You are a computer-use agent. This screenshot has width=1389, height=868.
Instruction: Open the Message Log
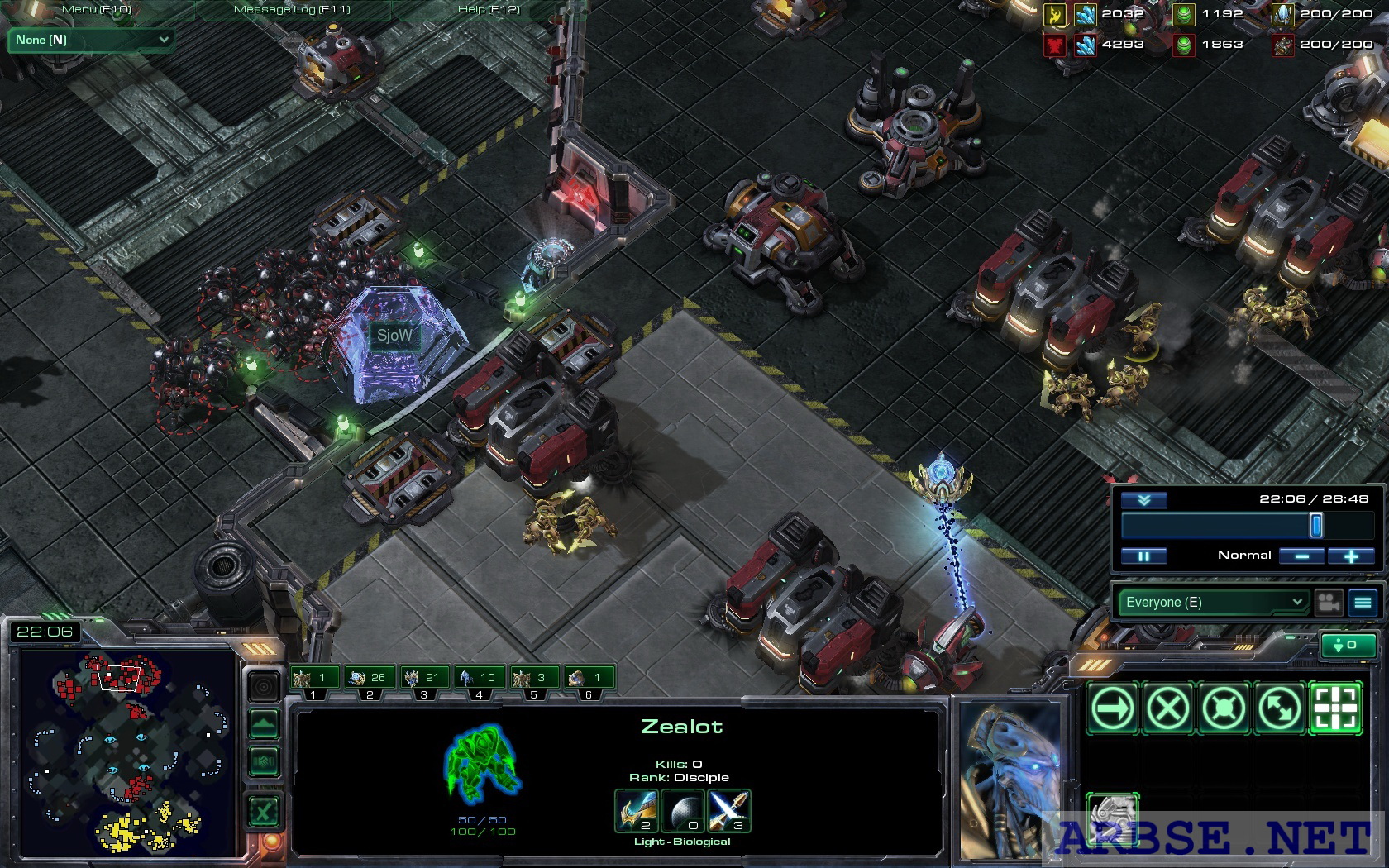292,9
